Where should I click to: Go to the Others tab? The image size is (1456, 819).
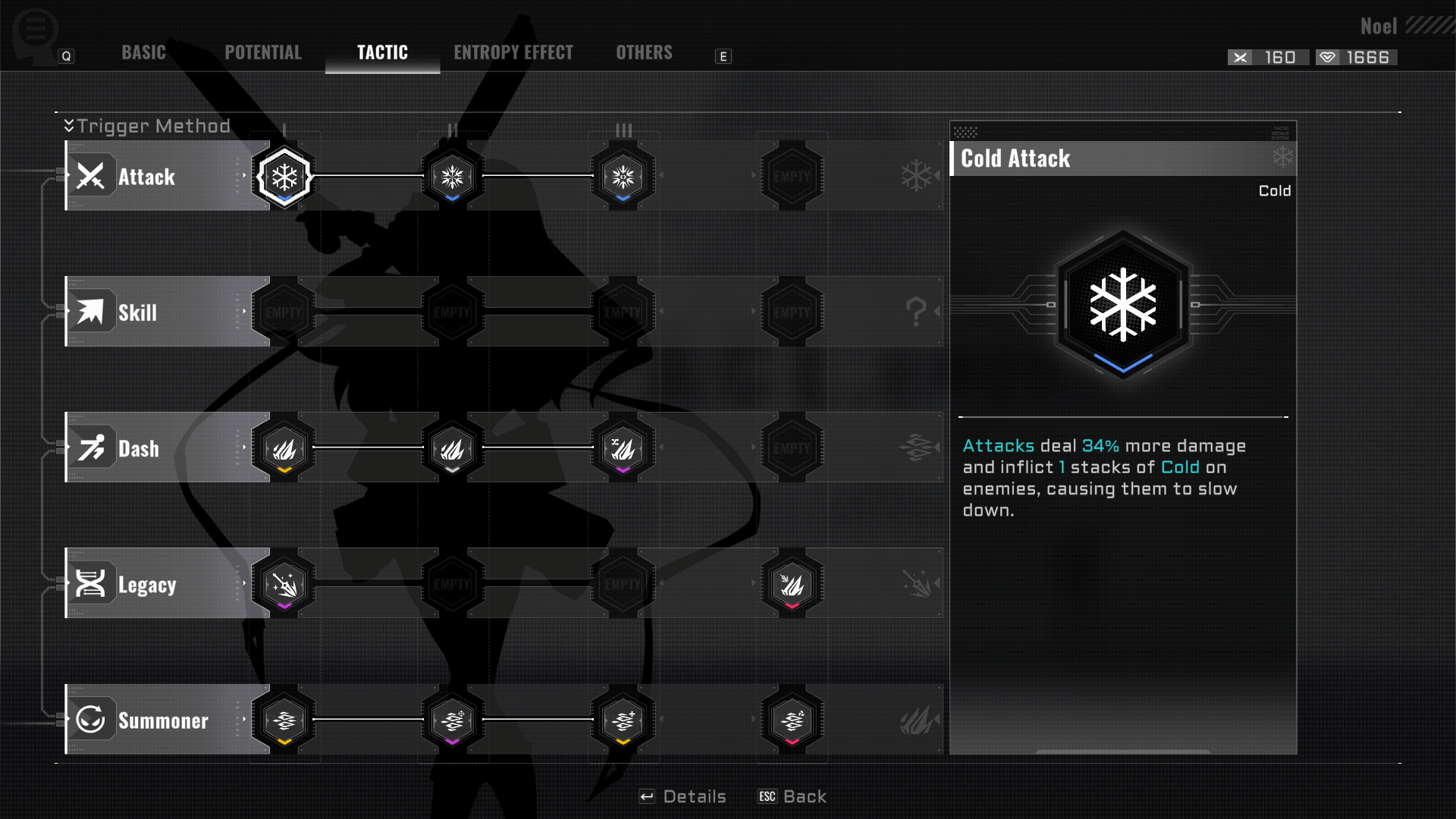[644, 52]
